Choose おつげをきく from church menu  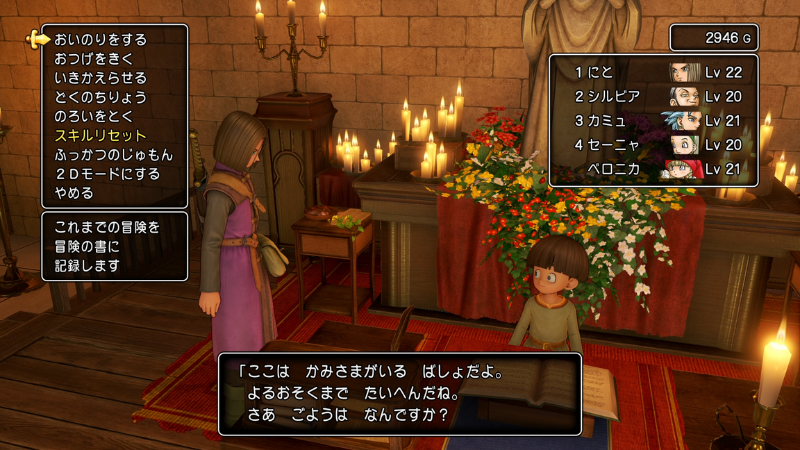pyautogui.click(x=94, y=59)
